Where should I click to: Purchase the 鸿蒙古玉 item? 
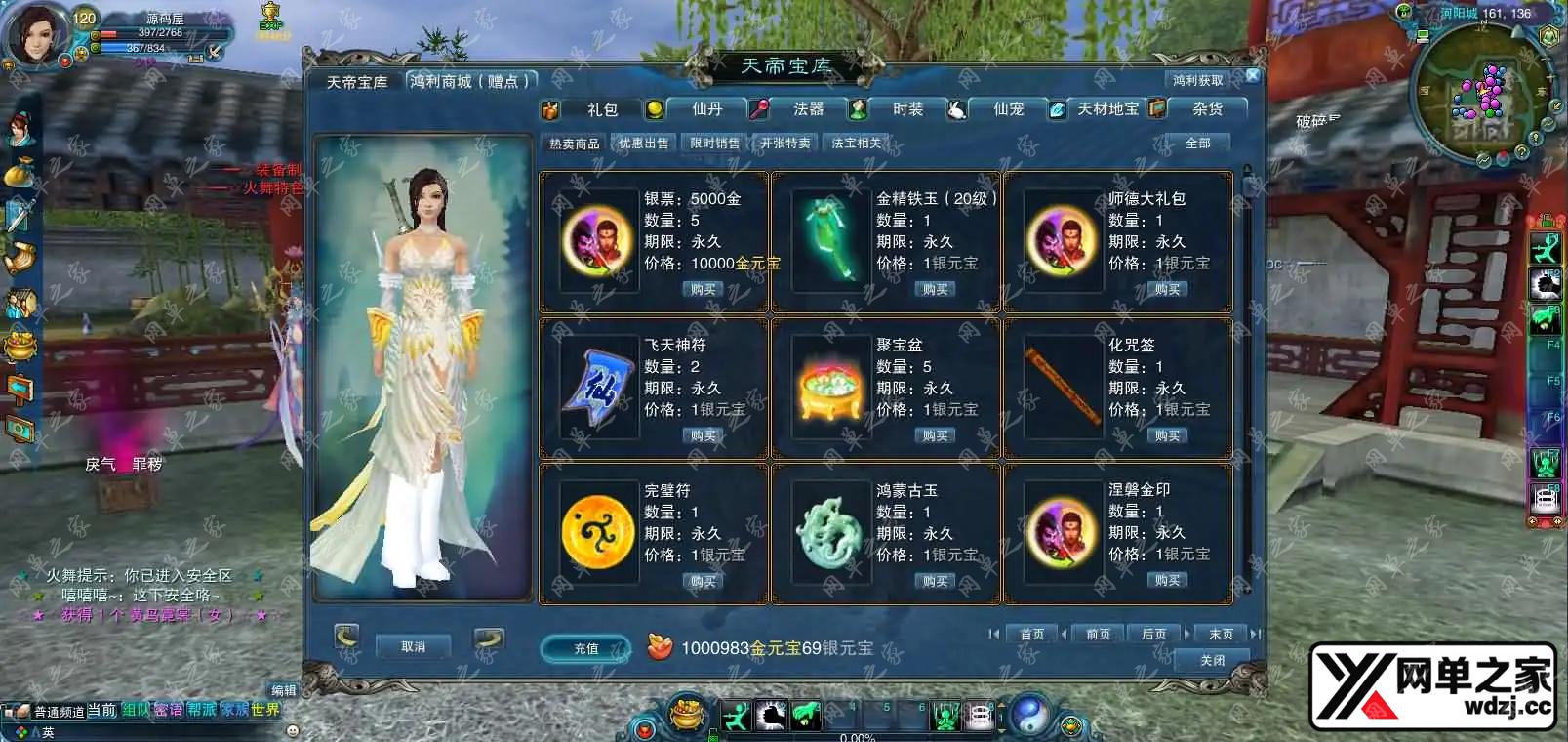point(935,581)
